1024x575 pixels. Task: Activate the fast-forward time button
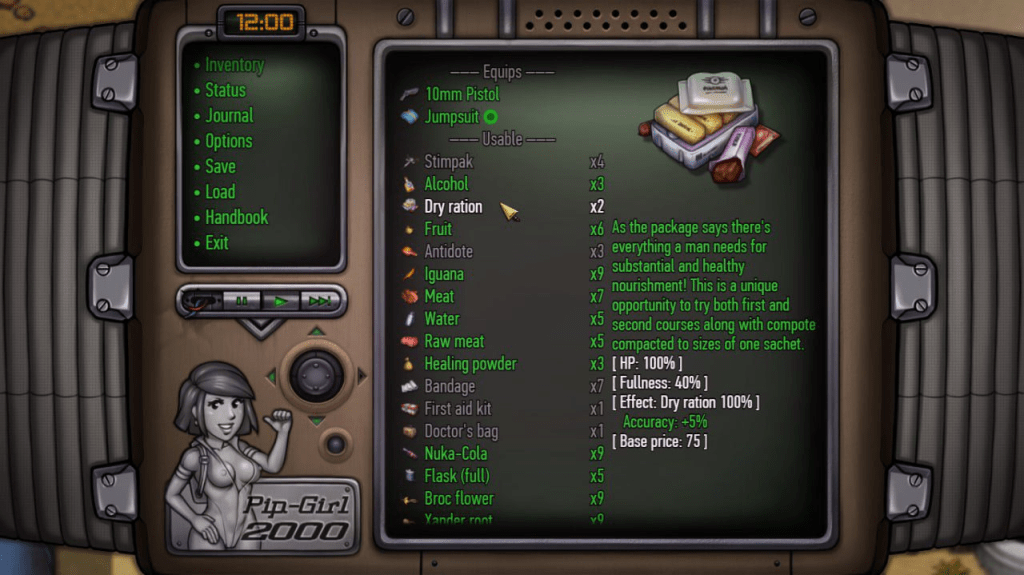(x=320, y=300)
